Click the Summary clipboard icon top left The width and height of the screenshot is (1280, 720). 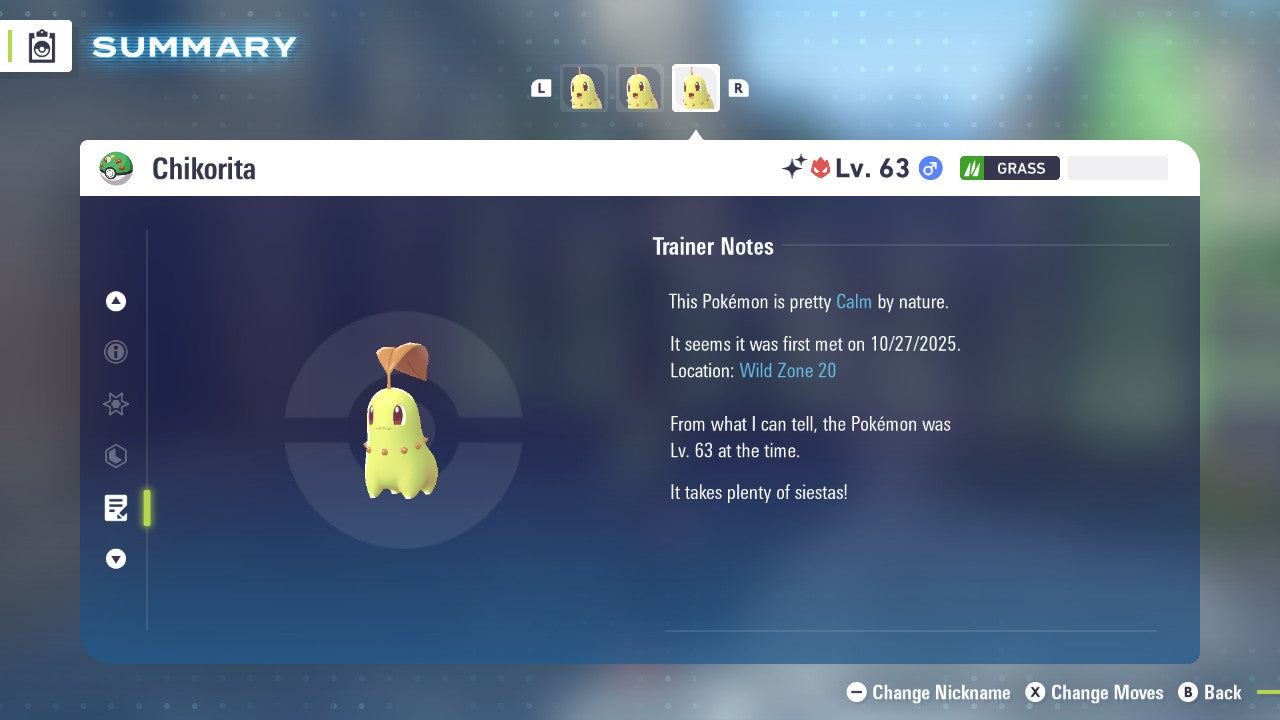click(41, 46)
